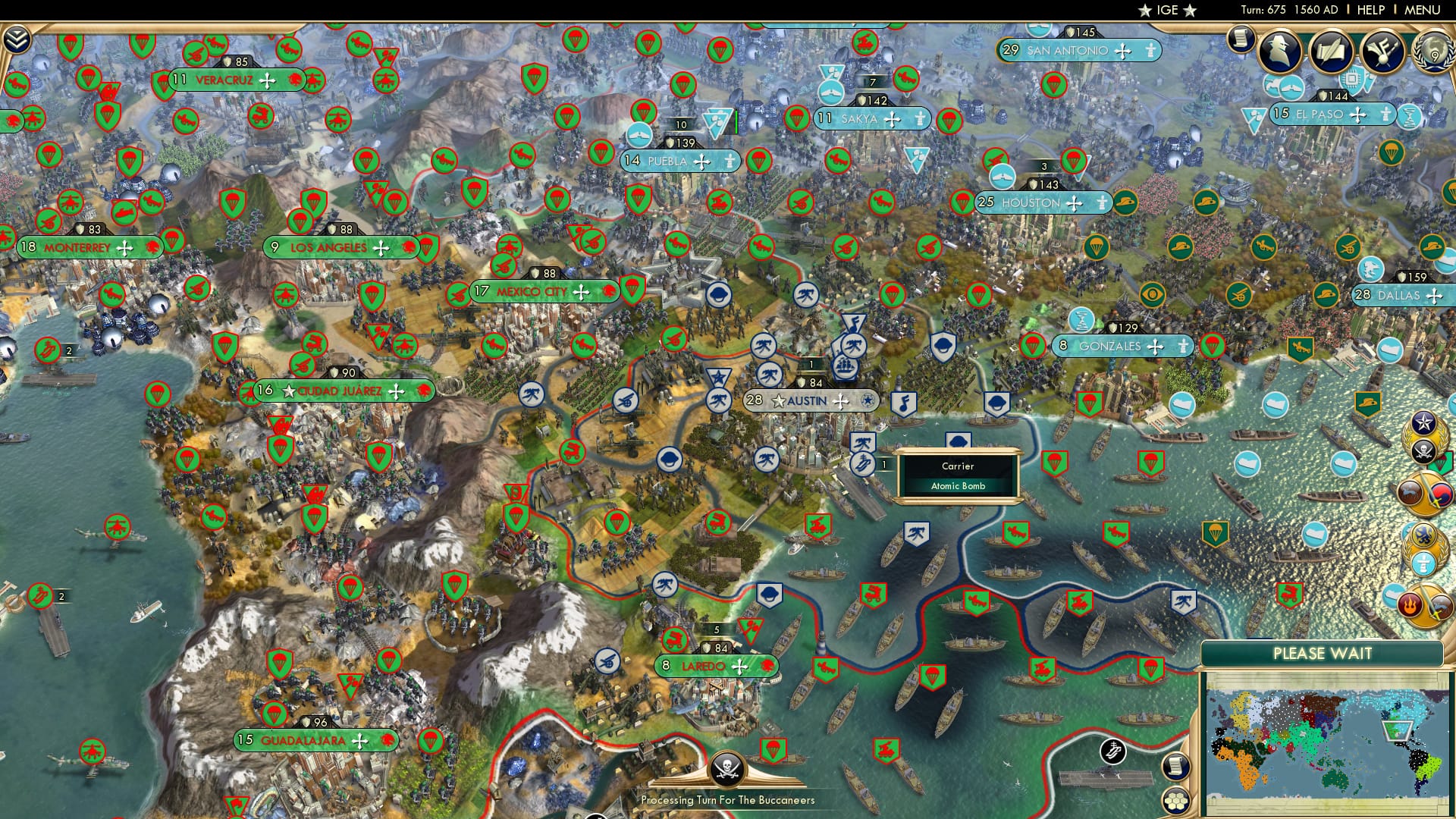
Task: Open the Espionage overview spy icon
Action: pos(1280,52)
